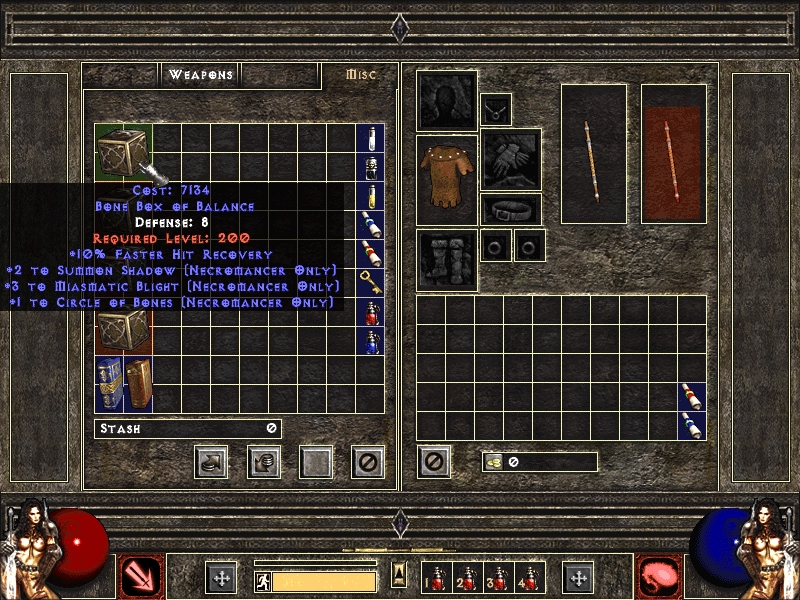Select the wand in the red-tinted slot
Screen dimensions: 800x600
click(x=673, y=153)
